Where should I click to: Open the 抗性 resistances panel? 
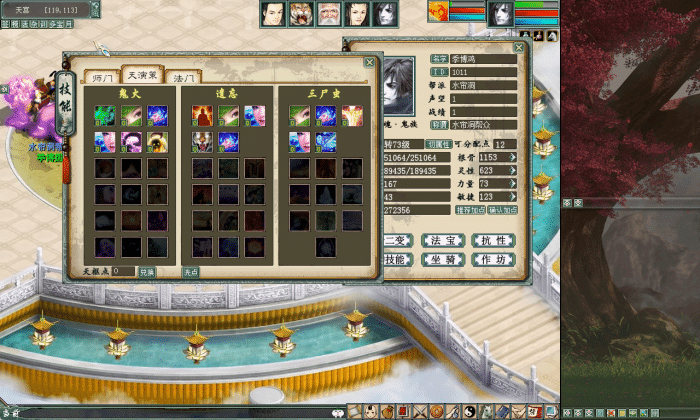pyautogui.click(x=493, y=240)
